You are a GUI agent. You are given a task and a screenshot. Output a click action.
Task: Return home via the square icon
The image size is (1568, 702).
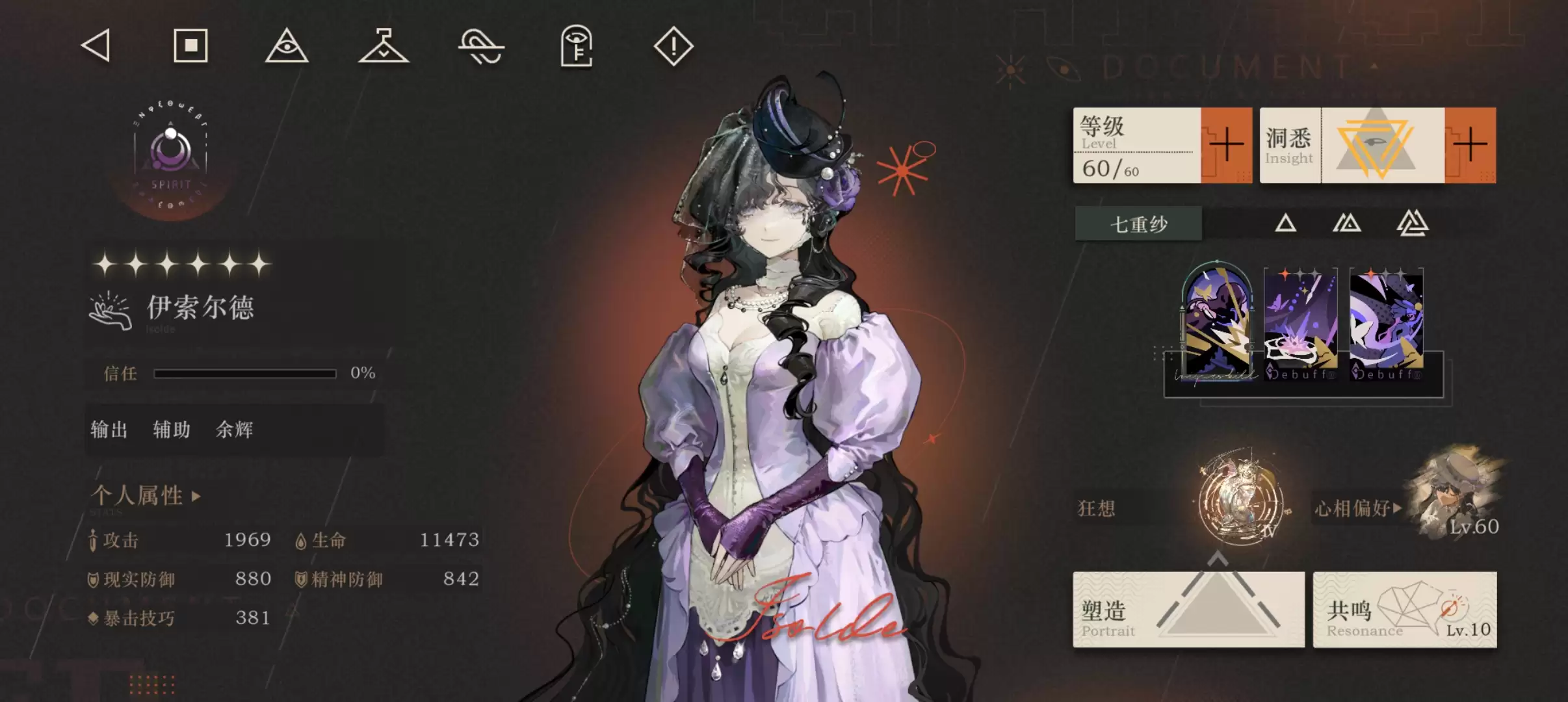tap(190, 46)
